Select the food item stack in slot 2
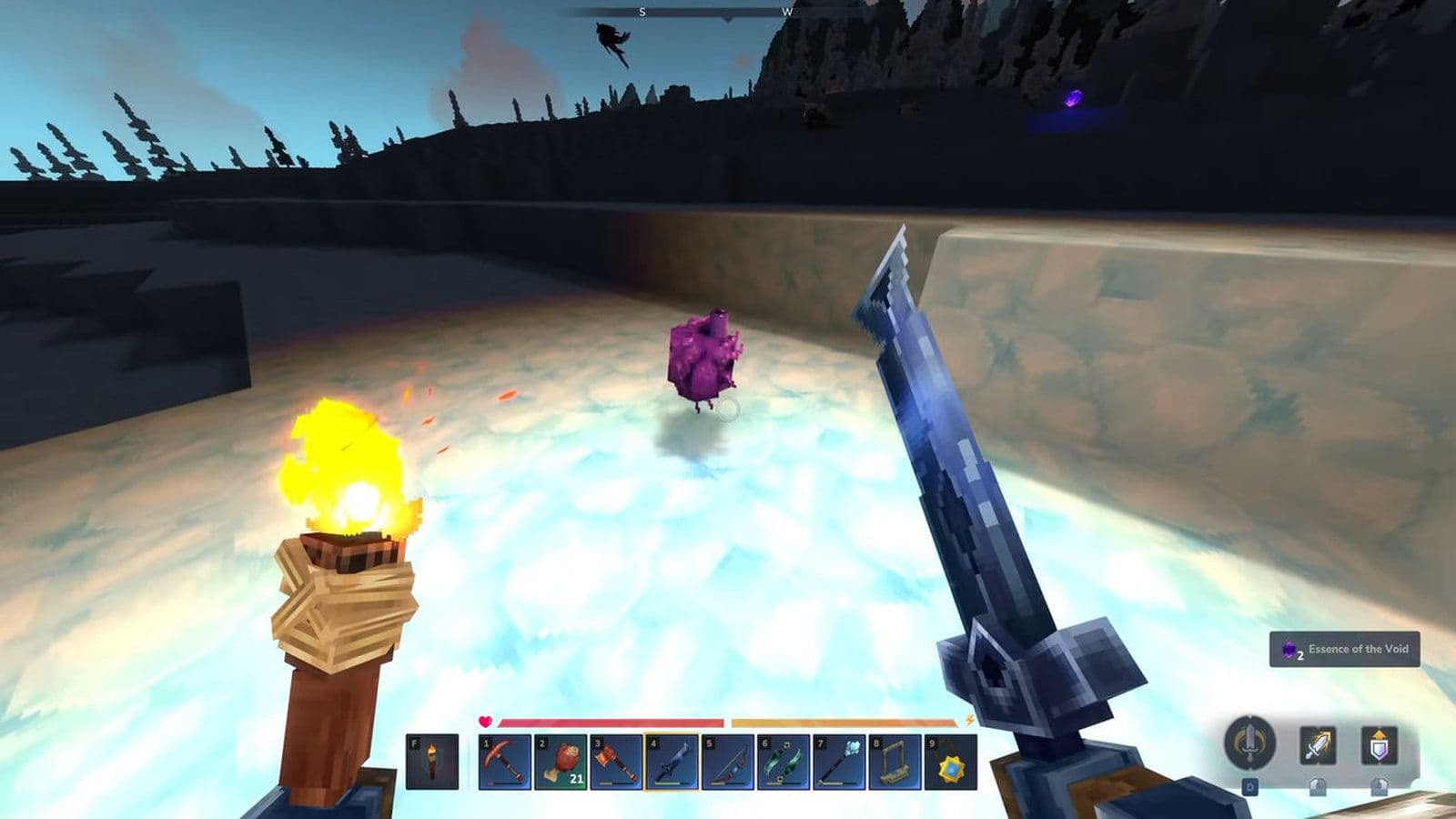This screenshot has height=819, width=1456. coord(560,763)
